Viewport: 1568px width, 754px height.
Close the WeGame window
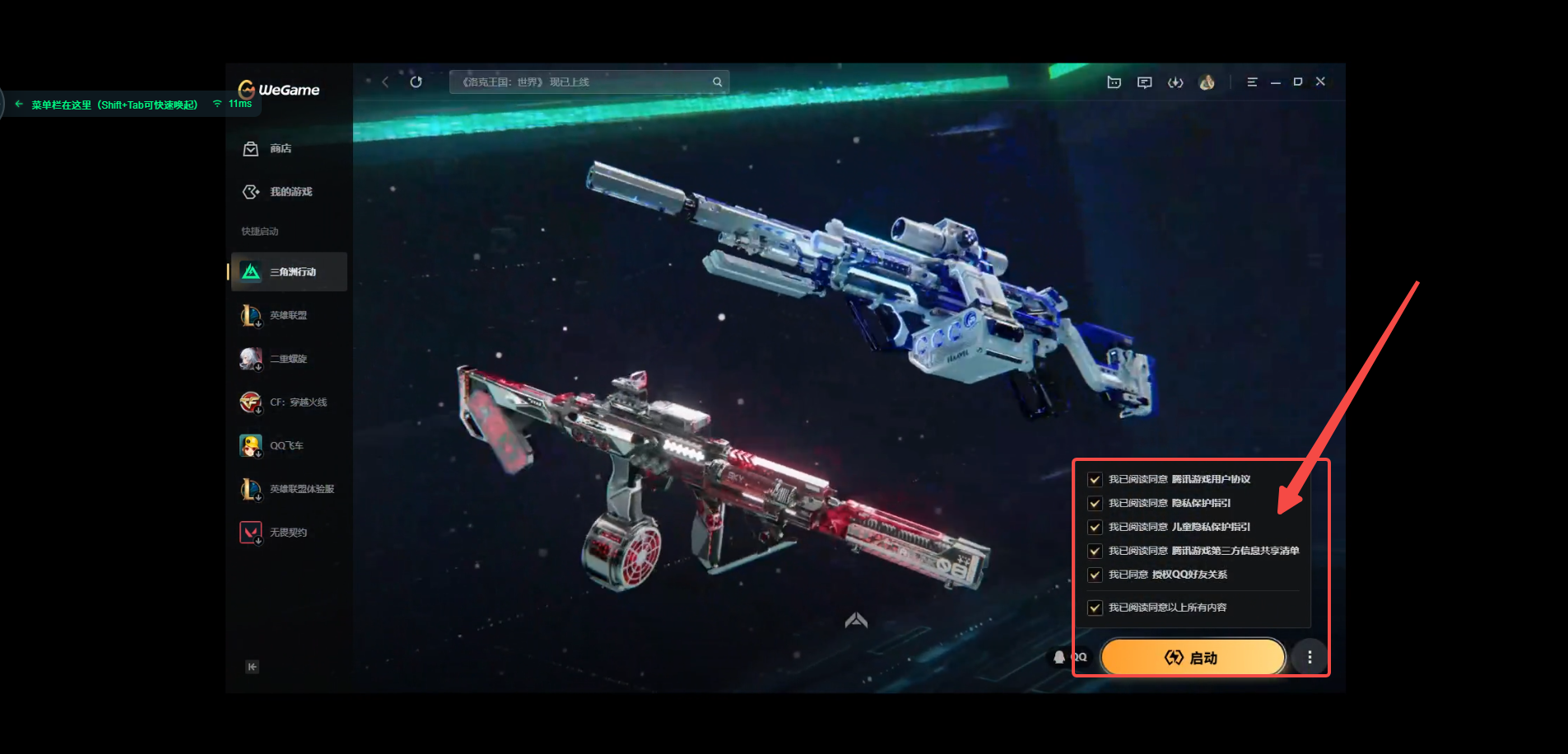tap(1320, 81)
